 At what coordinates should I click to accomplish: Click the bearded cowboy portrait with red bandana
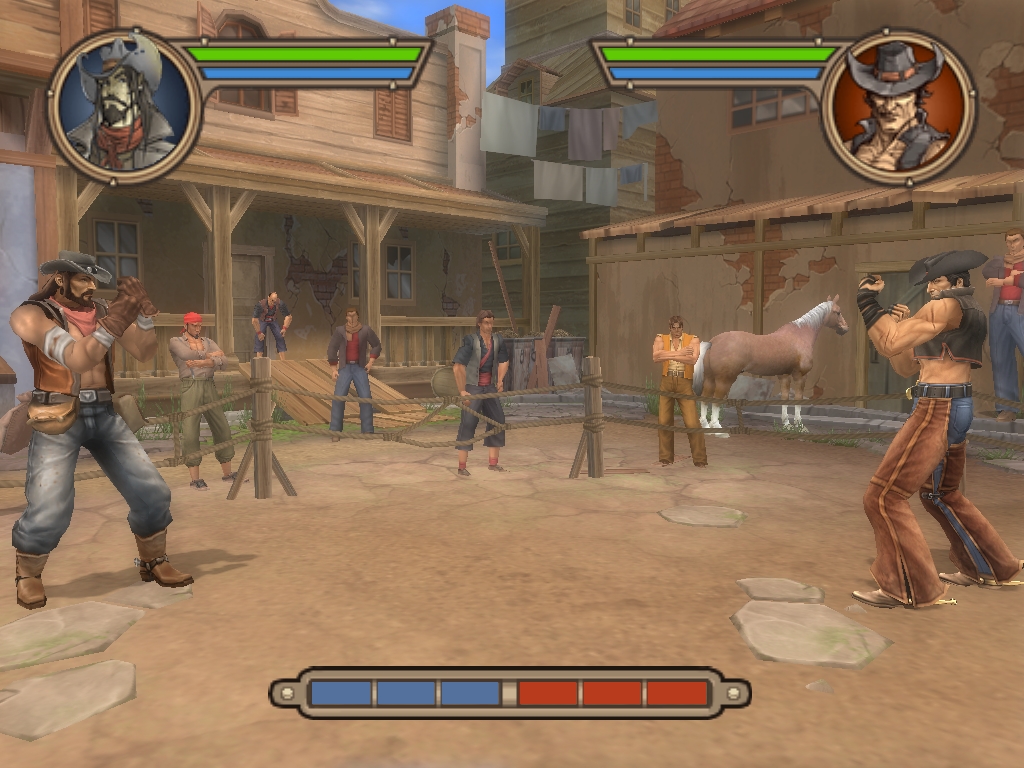pyautogui.click(x=124, y=106)
